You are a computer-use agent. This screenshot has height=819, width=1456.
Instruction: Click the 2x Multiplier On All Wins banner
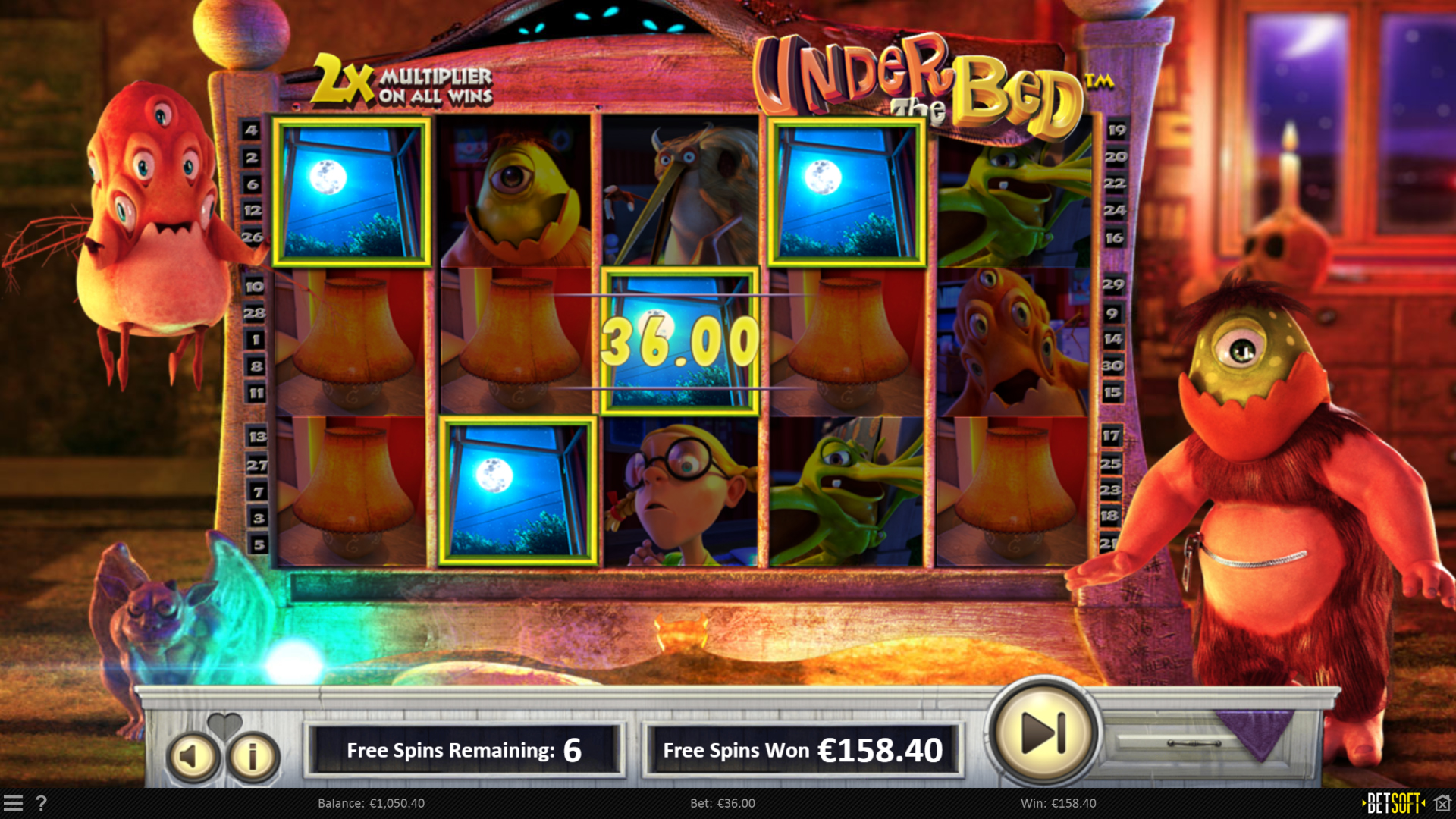tap(406, 85)
